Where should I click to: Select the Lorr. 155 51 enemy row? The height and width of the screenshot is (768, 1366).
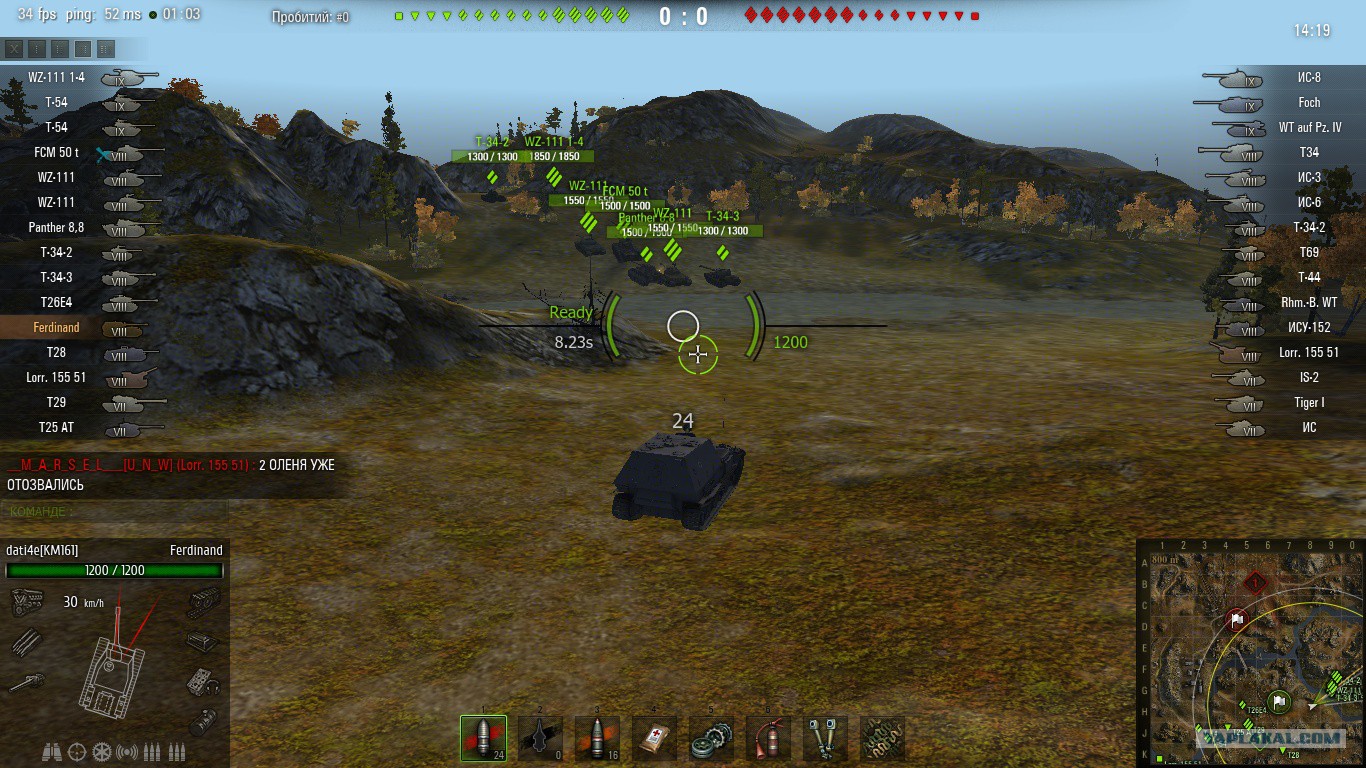click(x=1309, y=352)
